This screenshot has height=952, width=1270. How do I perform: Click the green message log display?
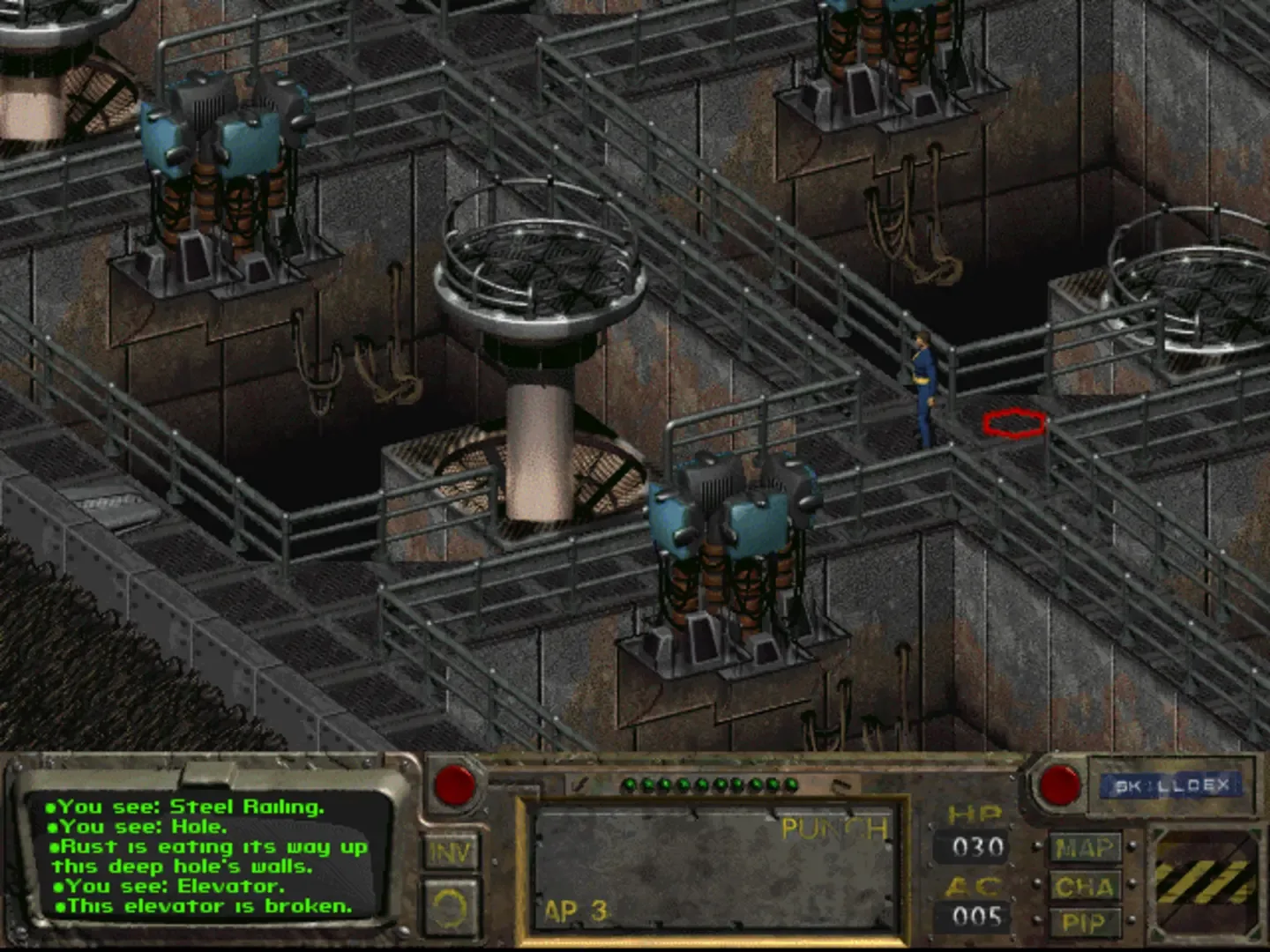tap(212, 855)
